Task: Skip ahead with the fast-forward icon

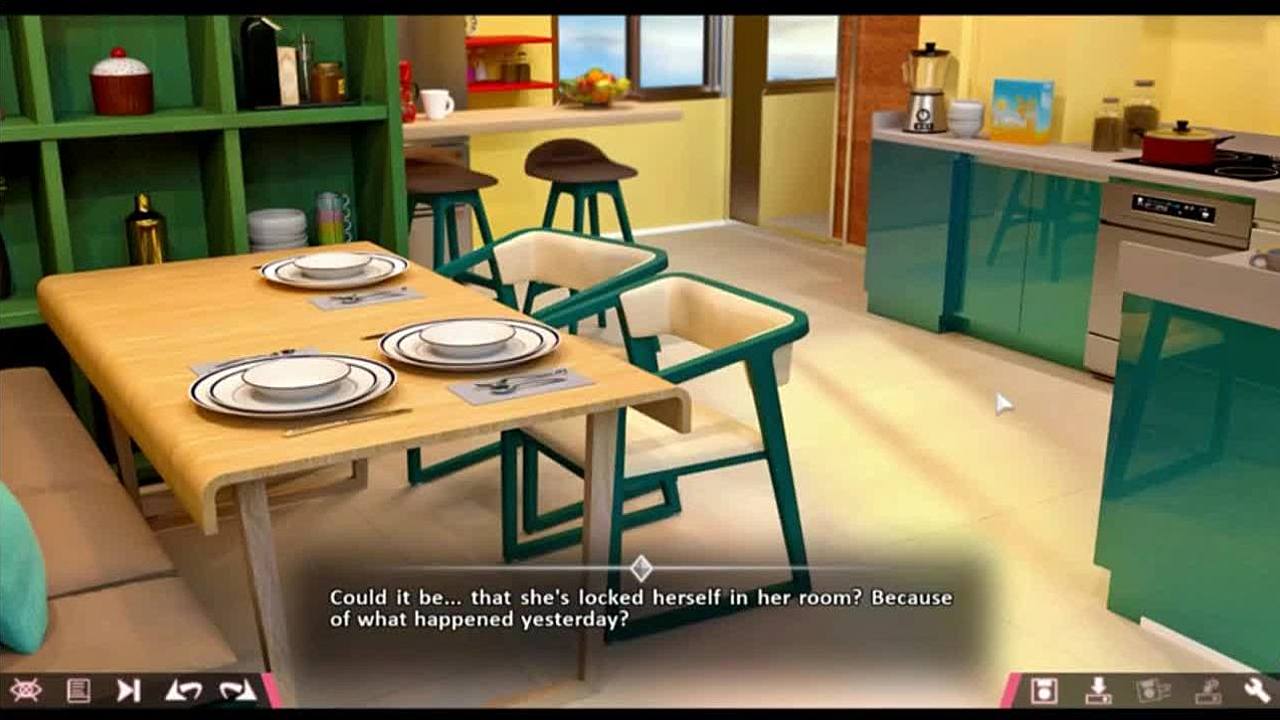Action: click(x=129, y=690)
